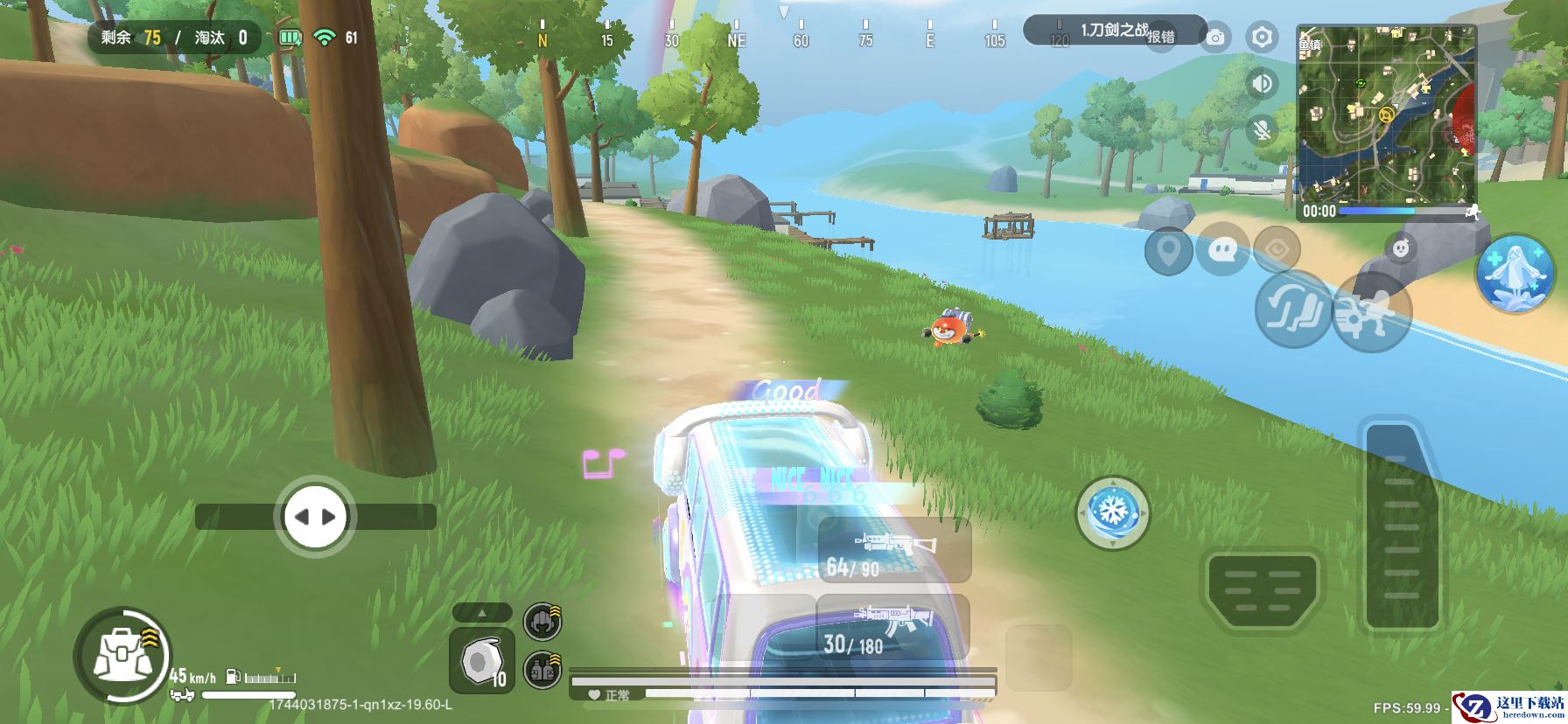
Task: Click the 报错 report-error button
Action: [x=1161, y=37]
